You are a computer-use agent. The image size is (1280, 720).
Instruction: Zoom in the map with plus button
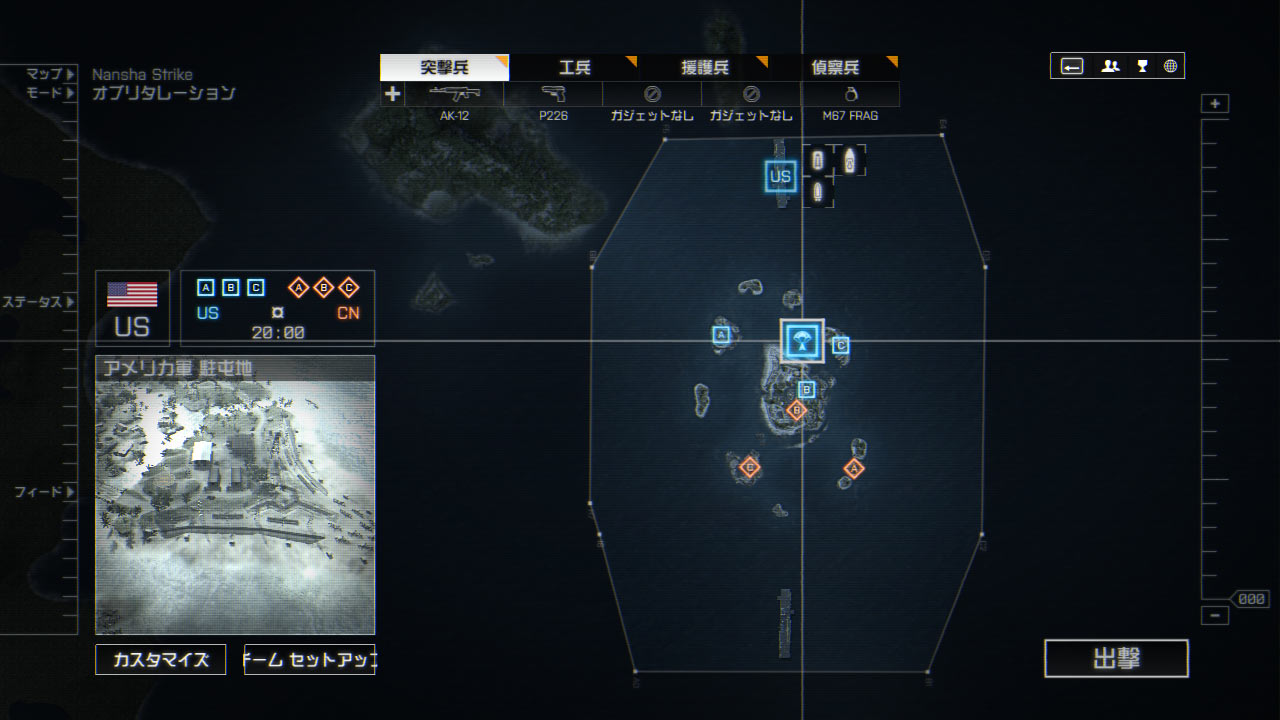click(x=1215, y=104)
